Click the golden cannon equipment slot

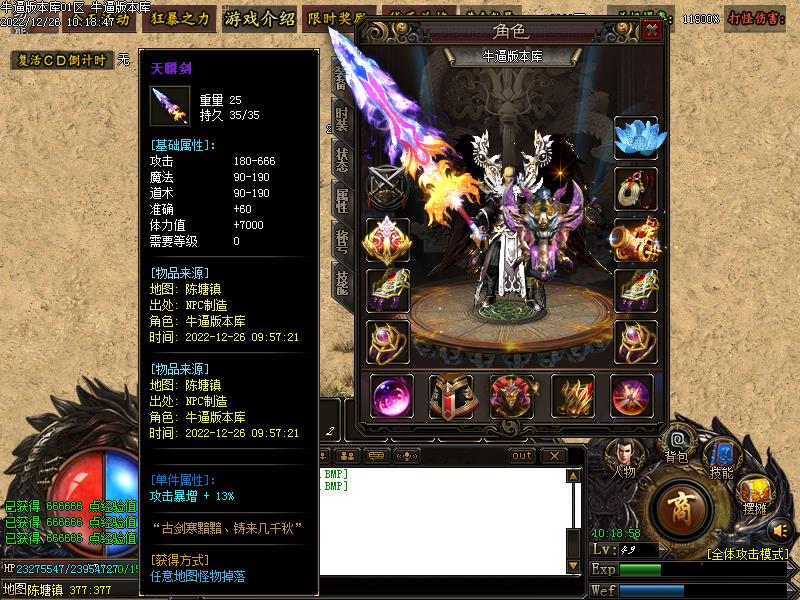pos(636,239)
